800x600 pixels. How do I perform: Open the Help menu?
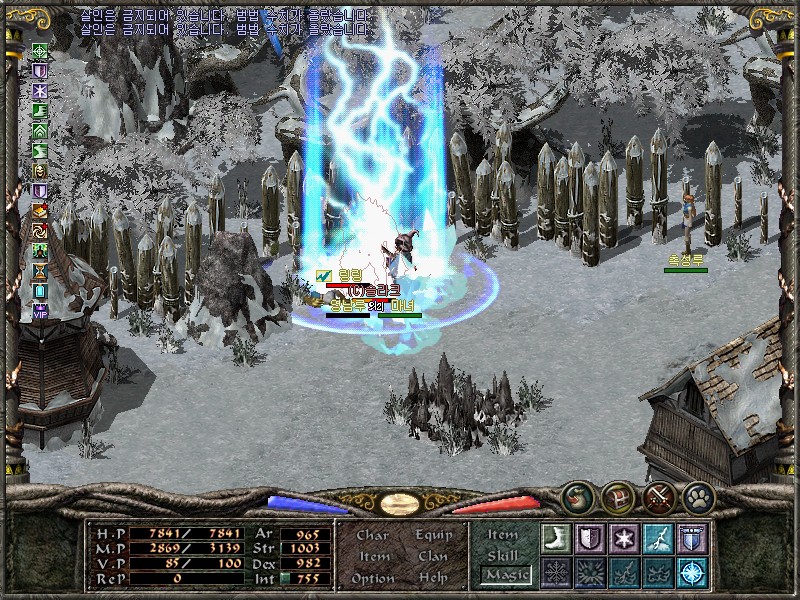[433, 578]
